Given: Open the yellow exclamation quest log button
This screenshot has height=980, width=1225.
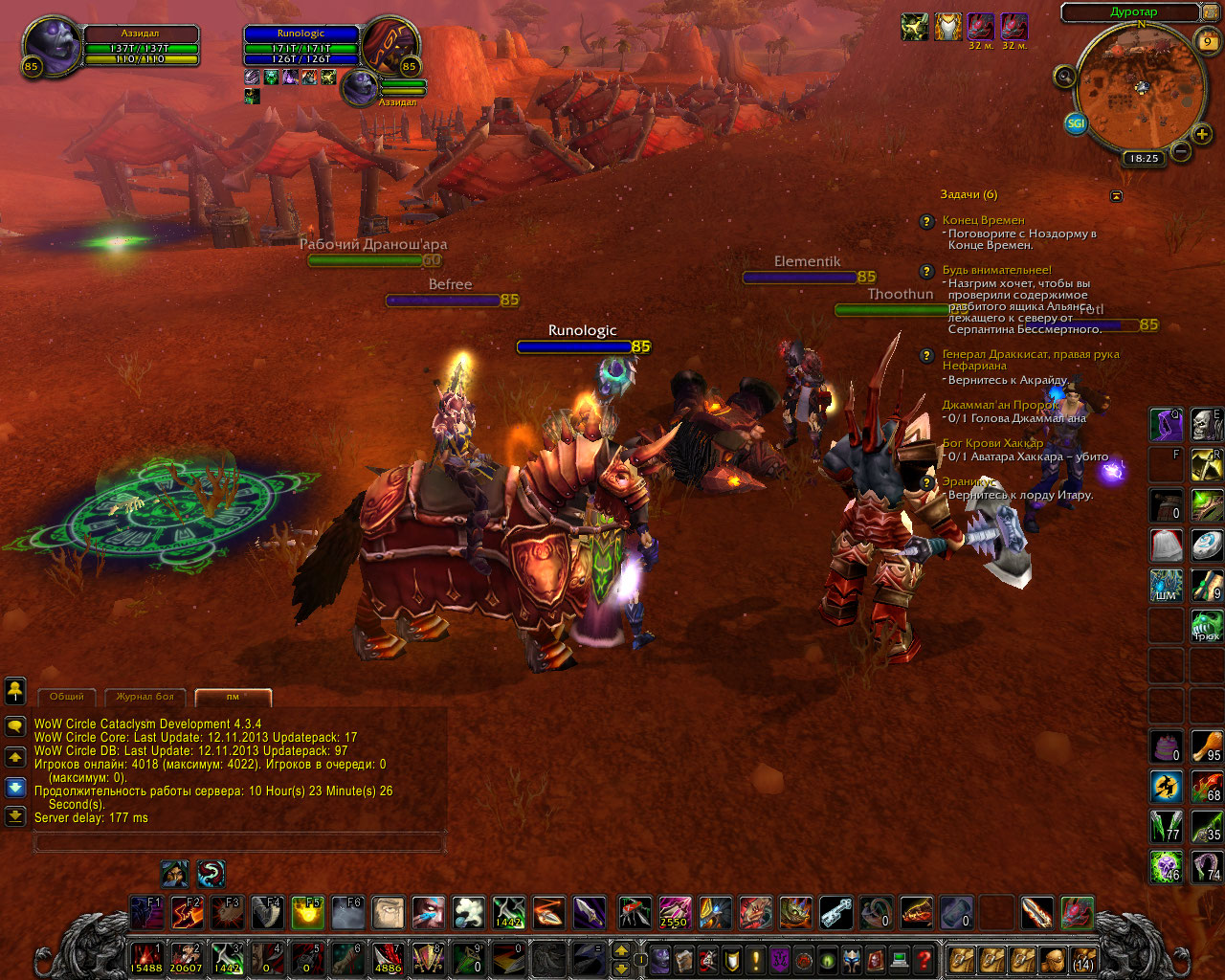Looking at the screenshot, I should click(756, 958).
